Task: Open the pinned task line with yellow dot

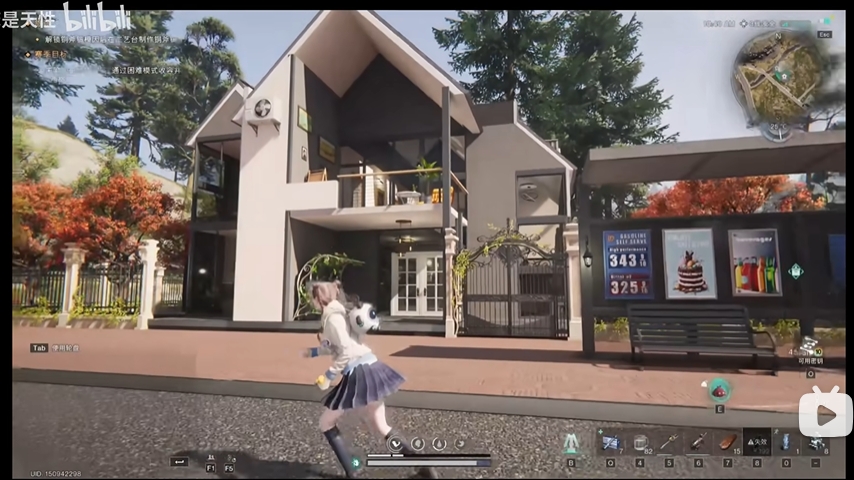Action: click(100, 39)
